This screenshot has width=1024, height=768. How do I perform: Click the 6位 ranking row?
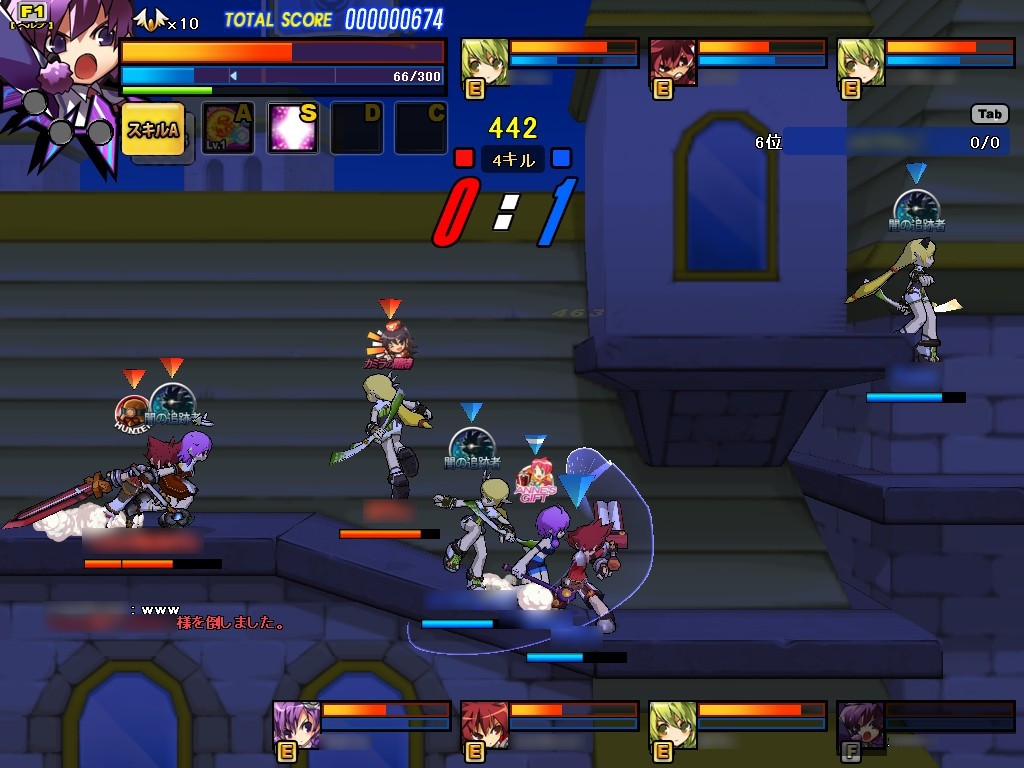878,142
